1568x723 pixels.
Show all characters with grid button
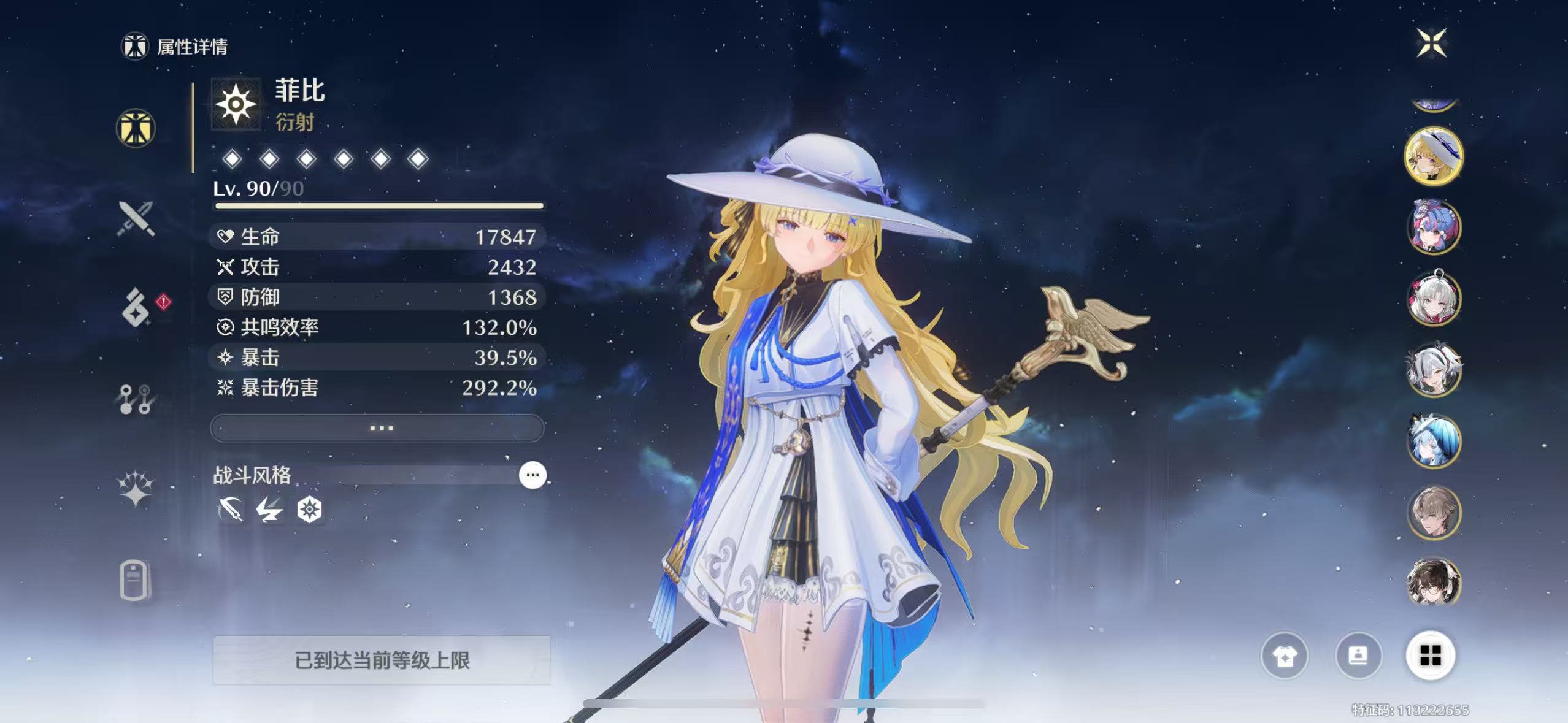click(1431, 656)
